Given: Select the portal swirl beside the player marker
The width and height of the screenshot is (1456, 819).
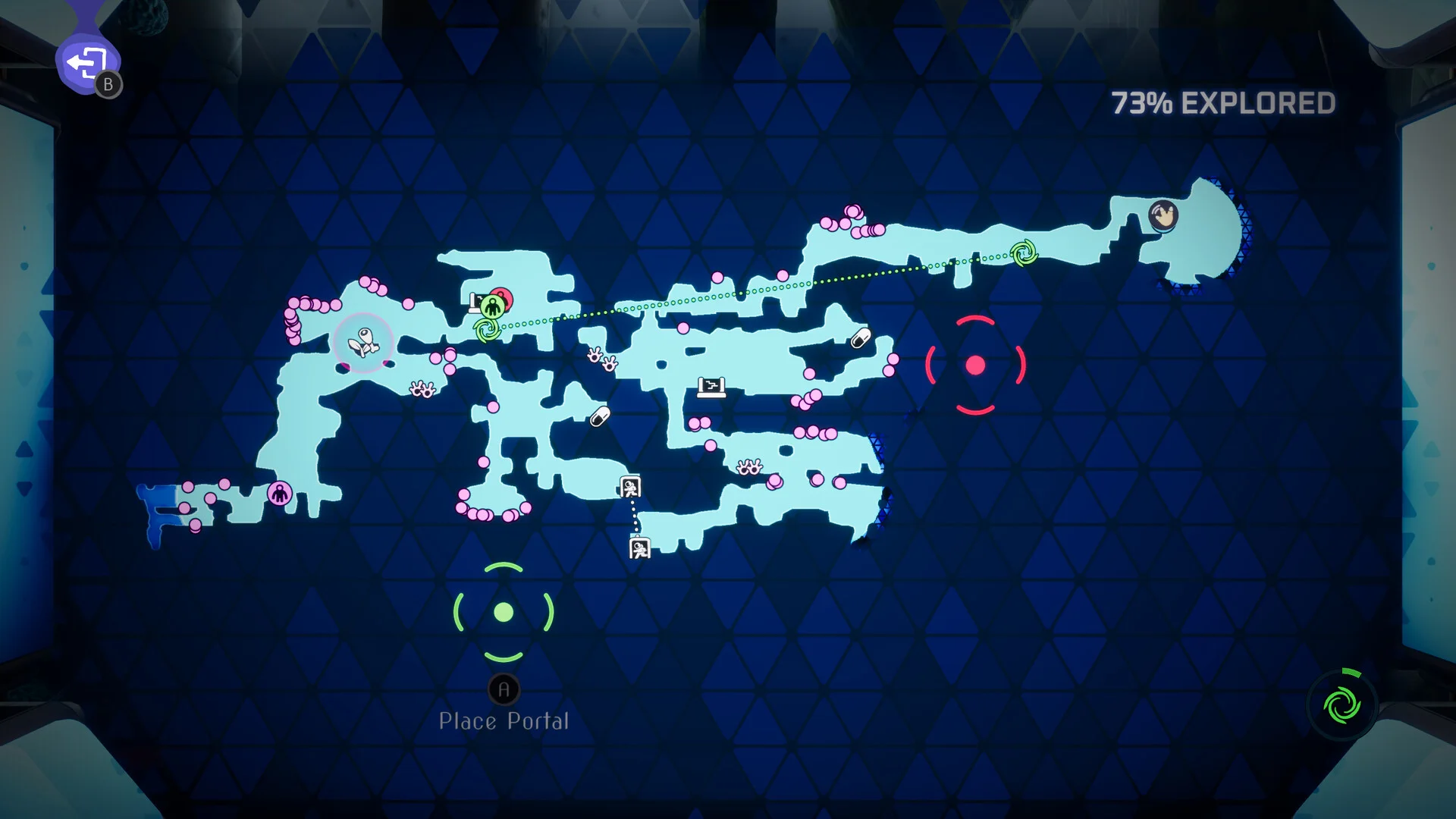Looking at the screenshot, I should click(487, 331).
